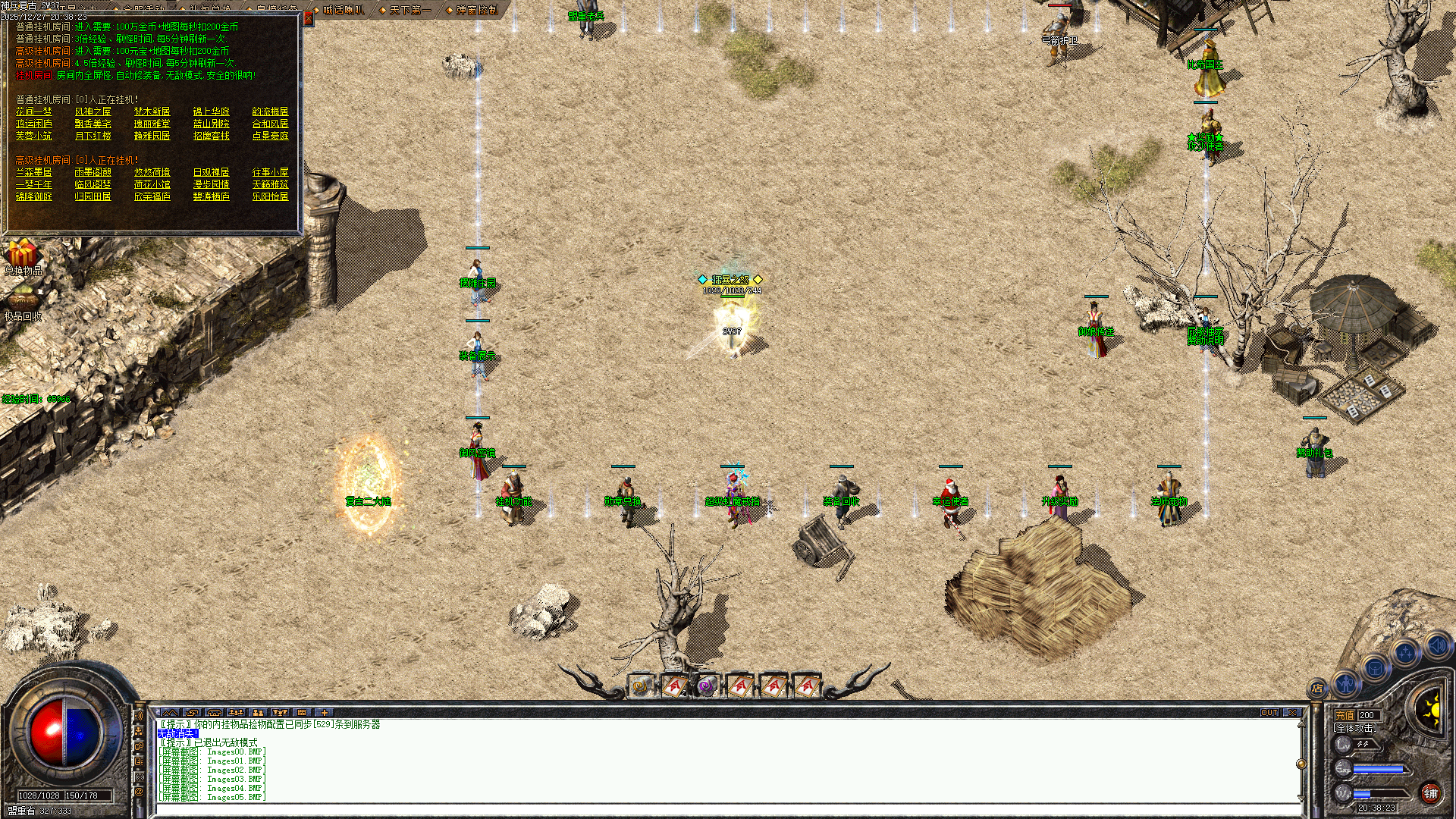Viewport: 1456px width, 819px height.
Task: Click the Images00.BMP screenshot link in chat
Action: coord(234,751)
